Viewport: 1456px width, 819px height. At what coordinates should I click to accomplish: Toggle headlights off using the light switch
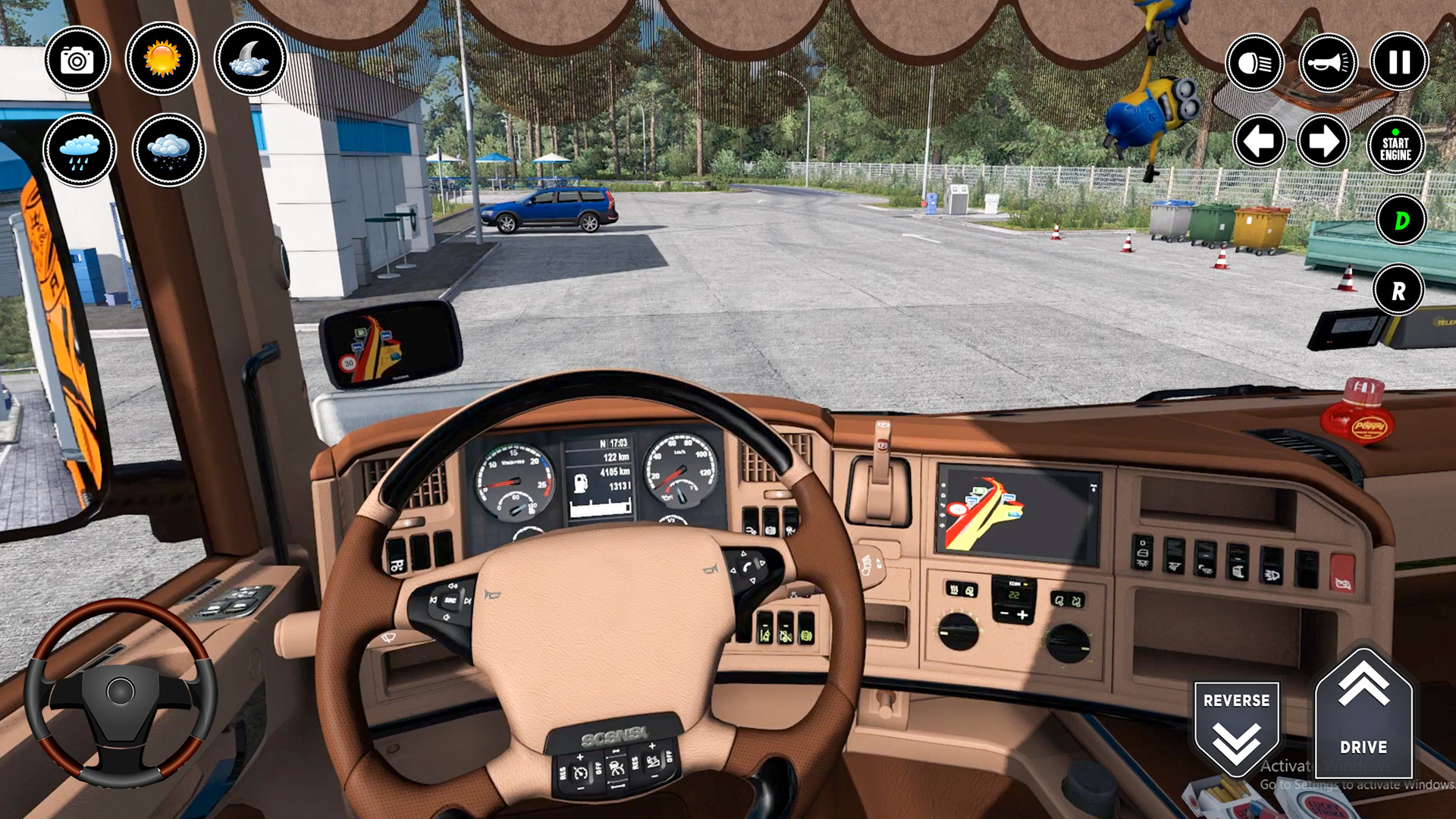pos(1254,61)
